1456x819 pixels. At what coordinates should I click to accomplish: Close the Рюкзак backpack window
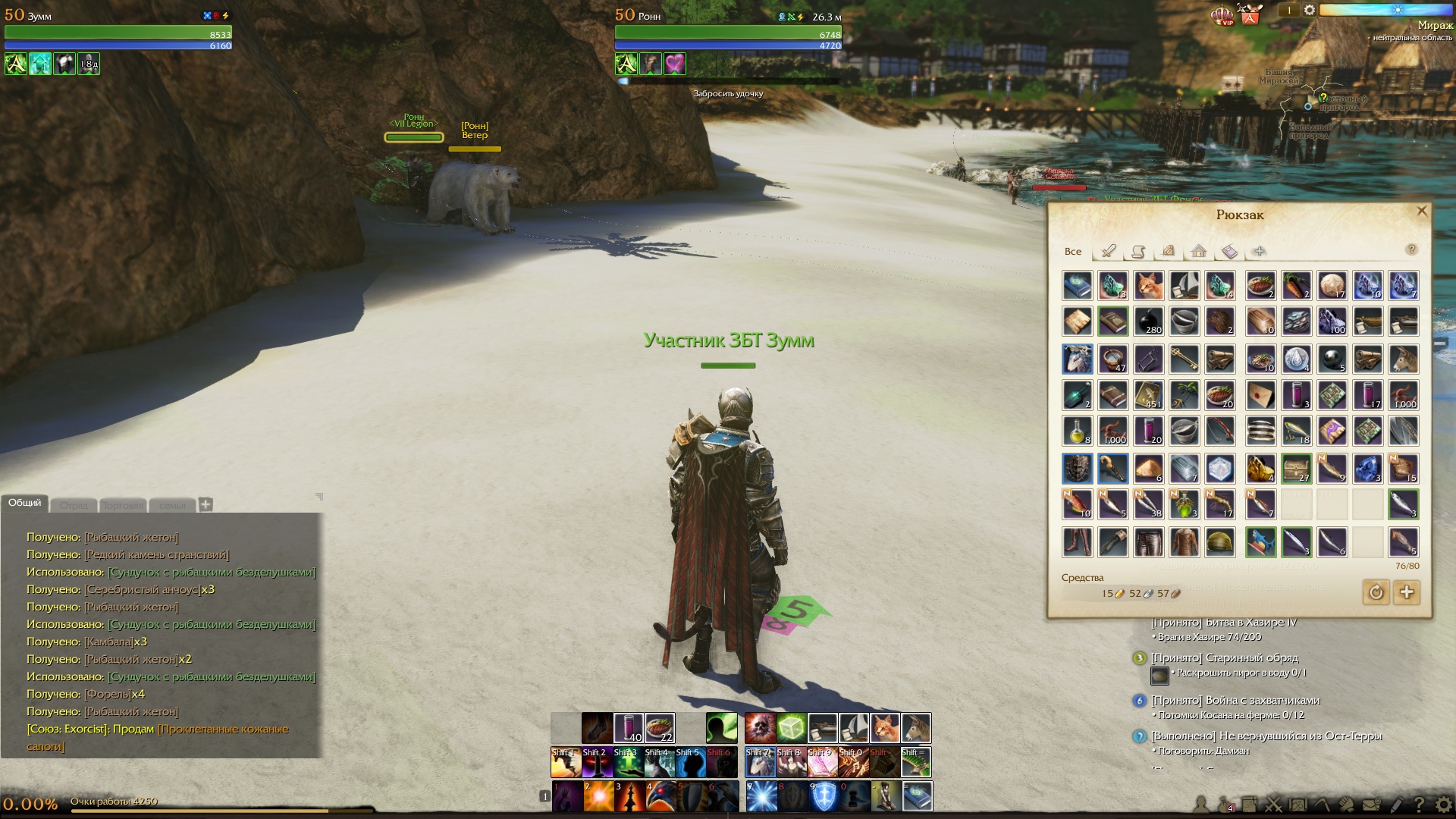[1422, 212]
